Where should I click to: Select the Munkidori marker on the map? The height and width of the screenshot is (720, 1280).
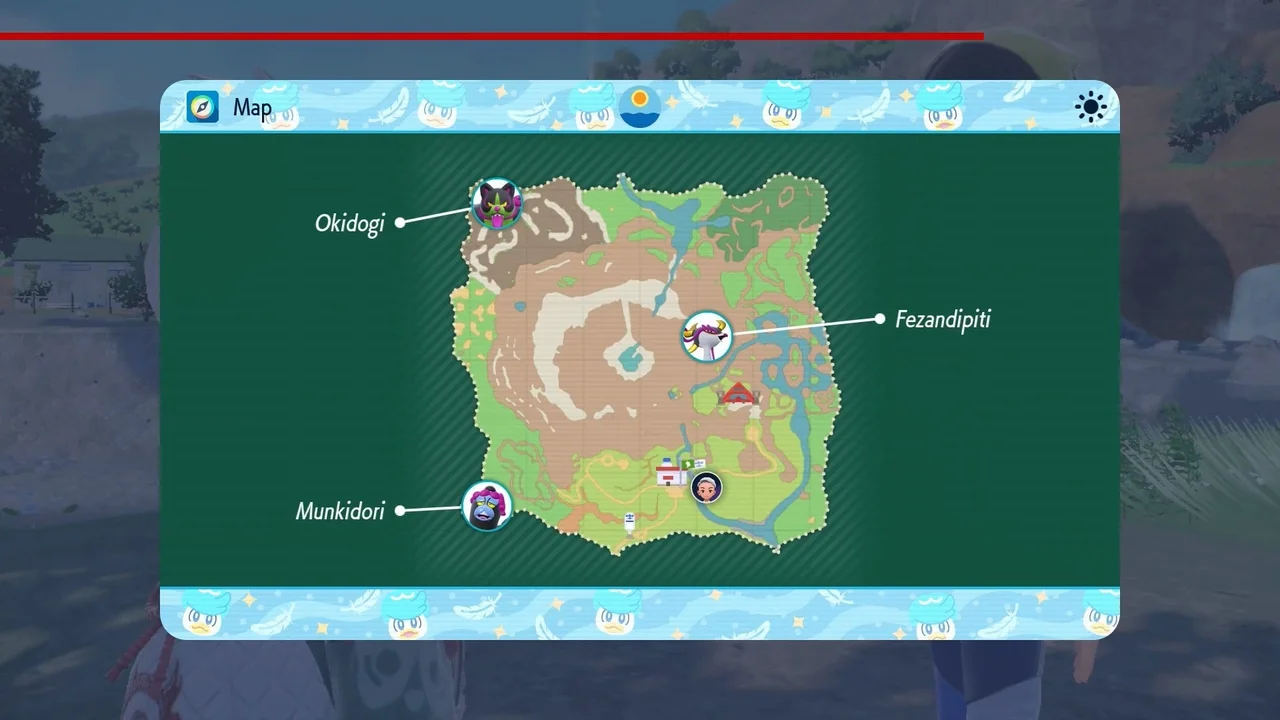[x=487, y=505]
